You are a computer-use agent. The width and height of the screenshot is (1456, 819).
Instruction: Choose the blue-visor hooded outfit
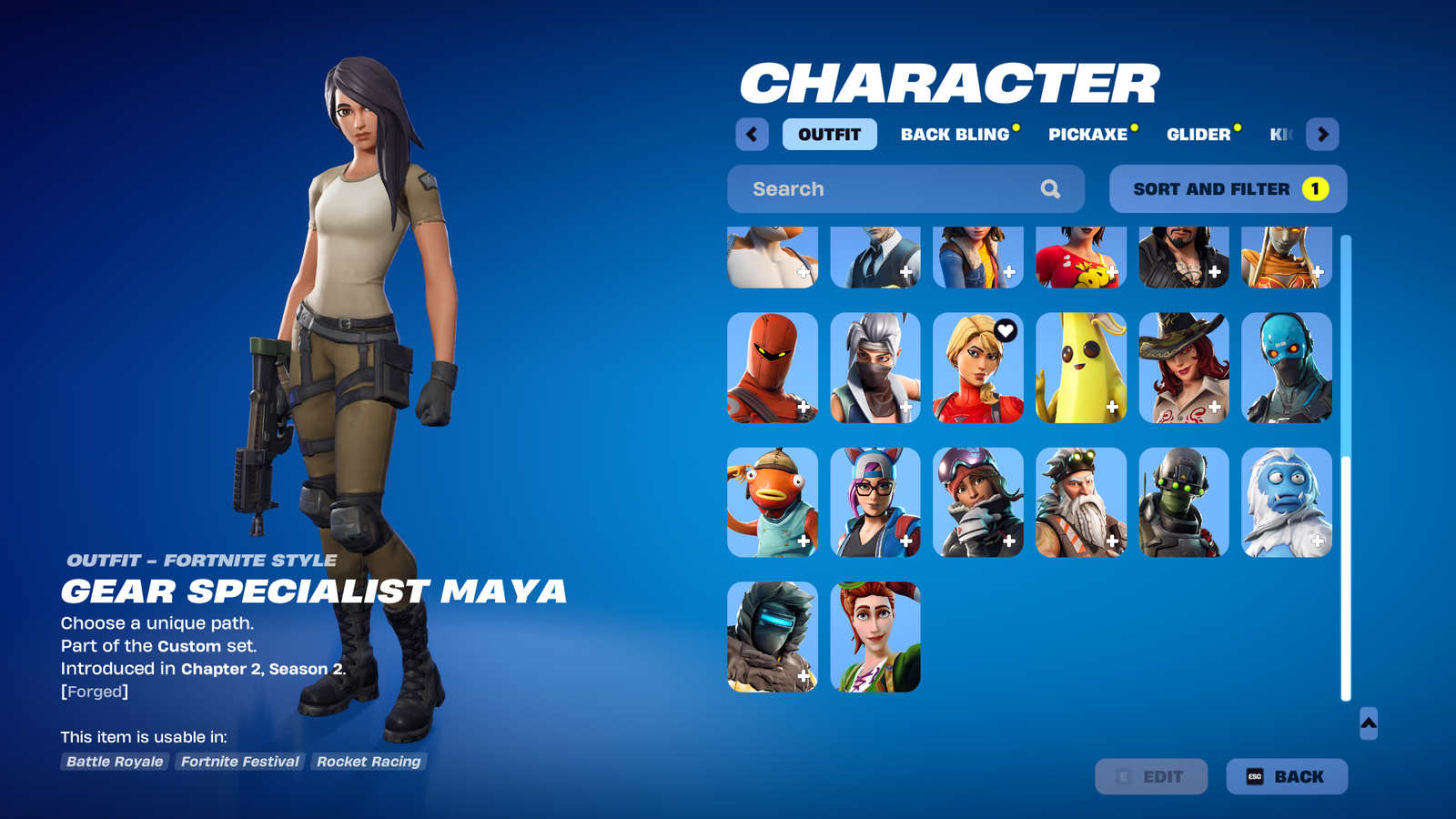point(773,637)
